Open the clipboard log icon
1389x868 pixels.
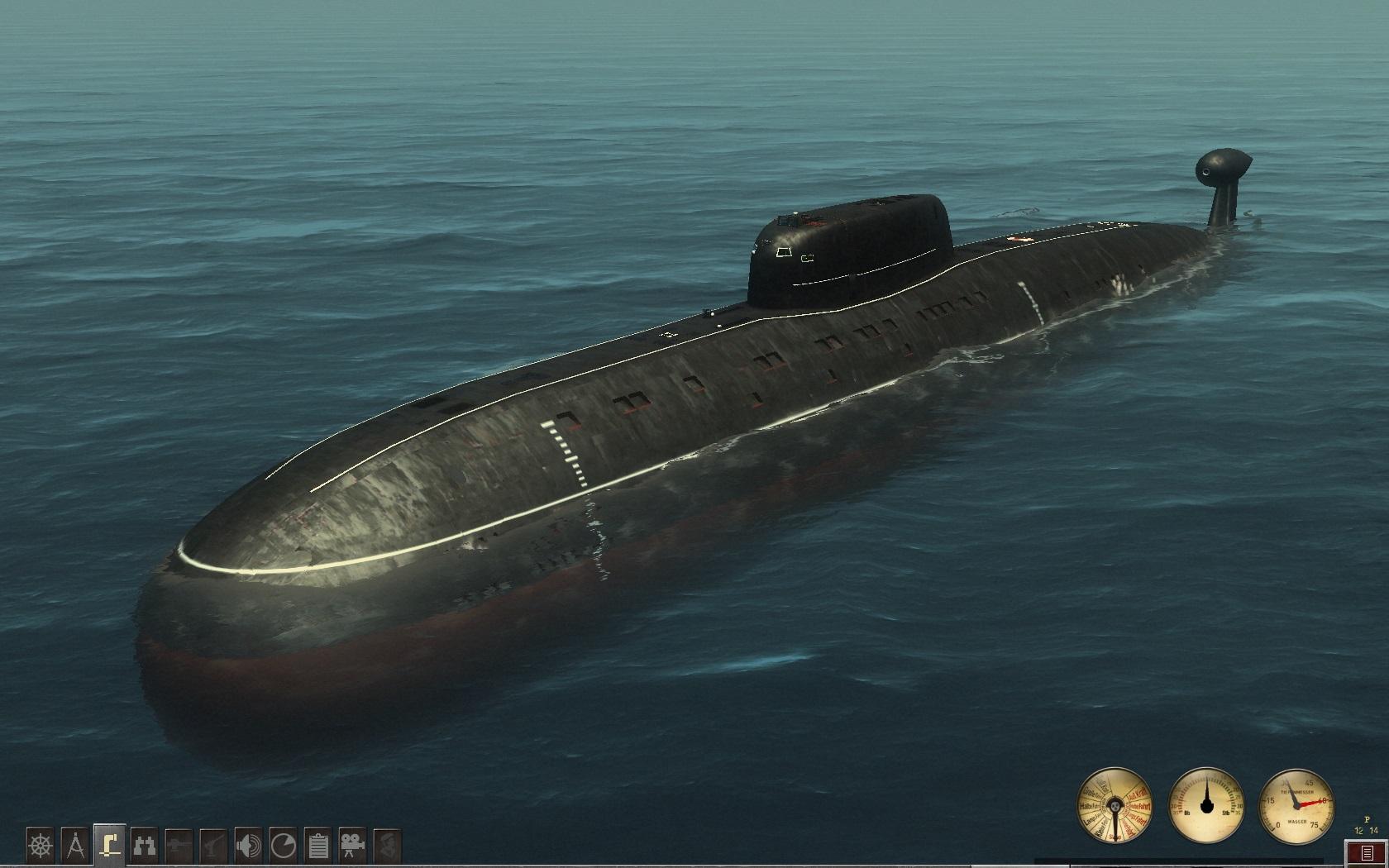[x=318, y=846]
